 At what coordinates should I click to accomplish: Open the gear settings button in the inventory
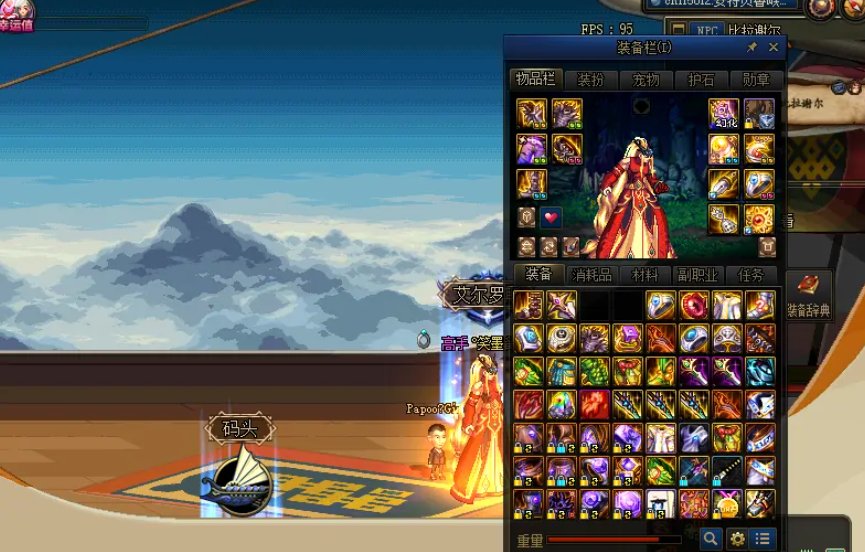click(x=737, y=539)
